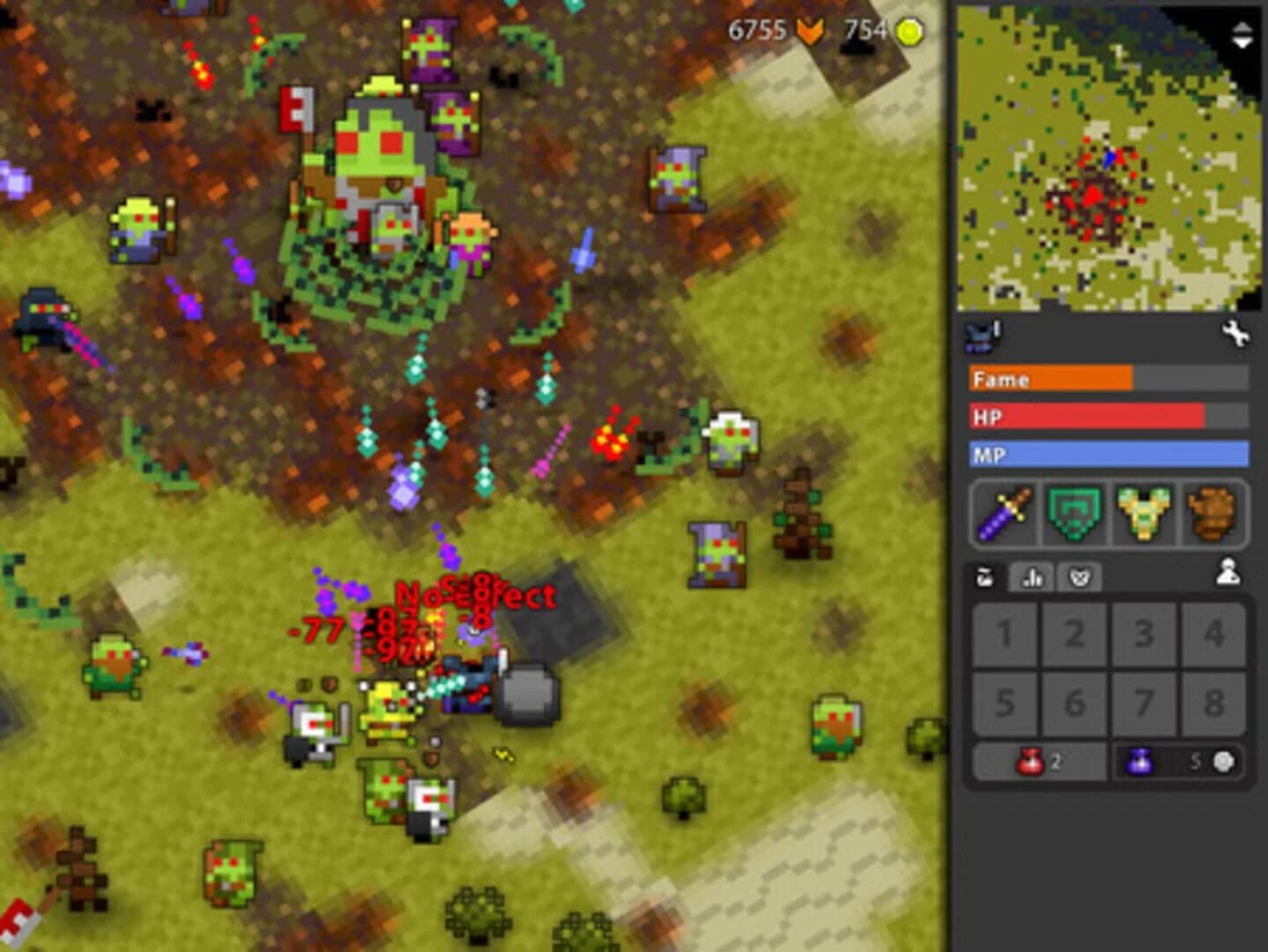Zoom the minimap out with the down arrow
The width and height of the screenshot is (1268, 952).
1240,40
